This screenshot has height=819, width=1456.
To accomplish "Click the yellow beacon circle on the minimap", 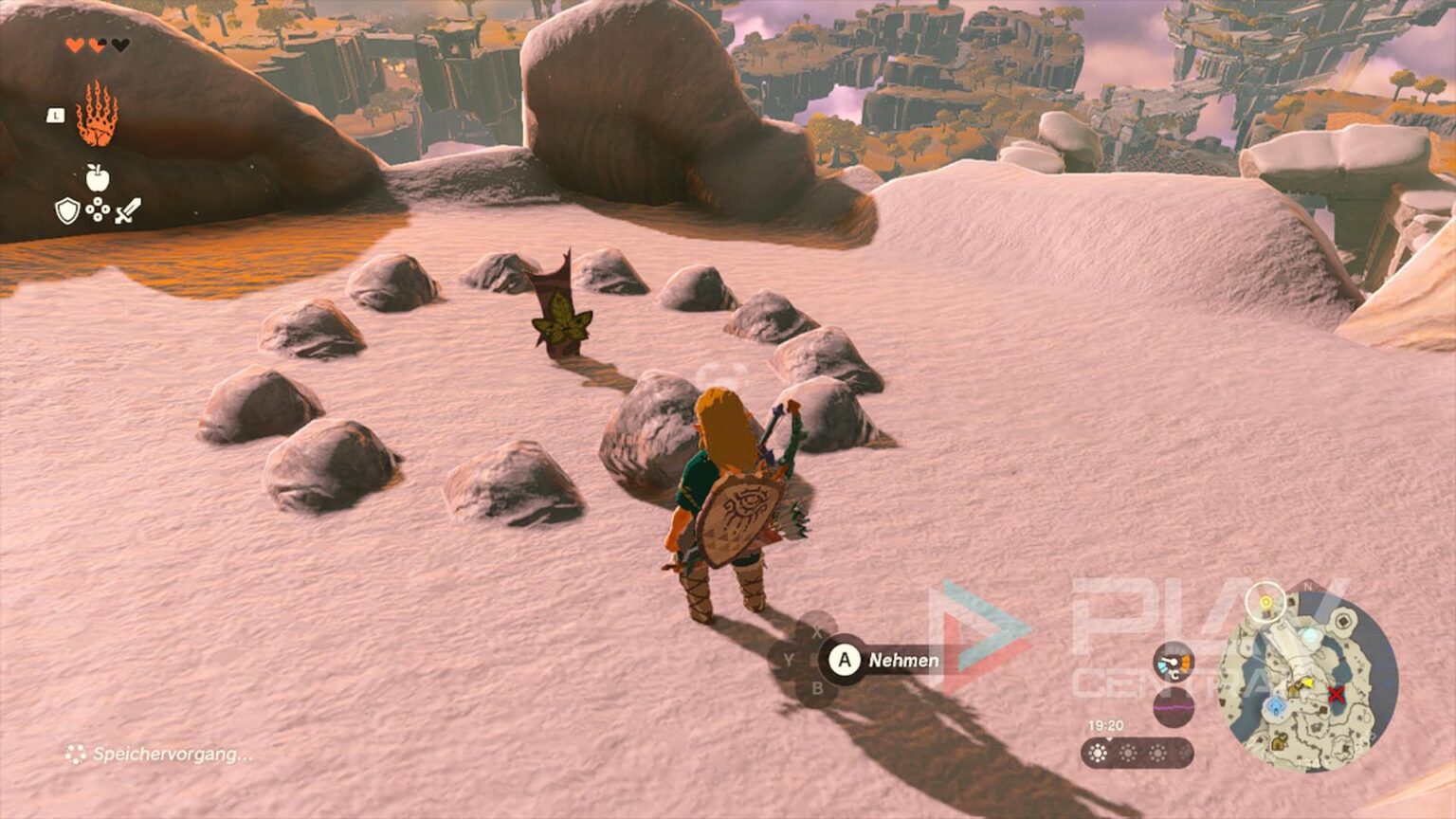I will coord(1266,601).
